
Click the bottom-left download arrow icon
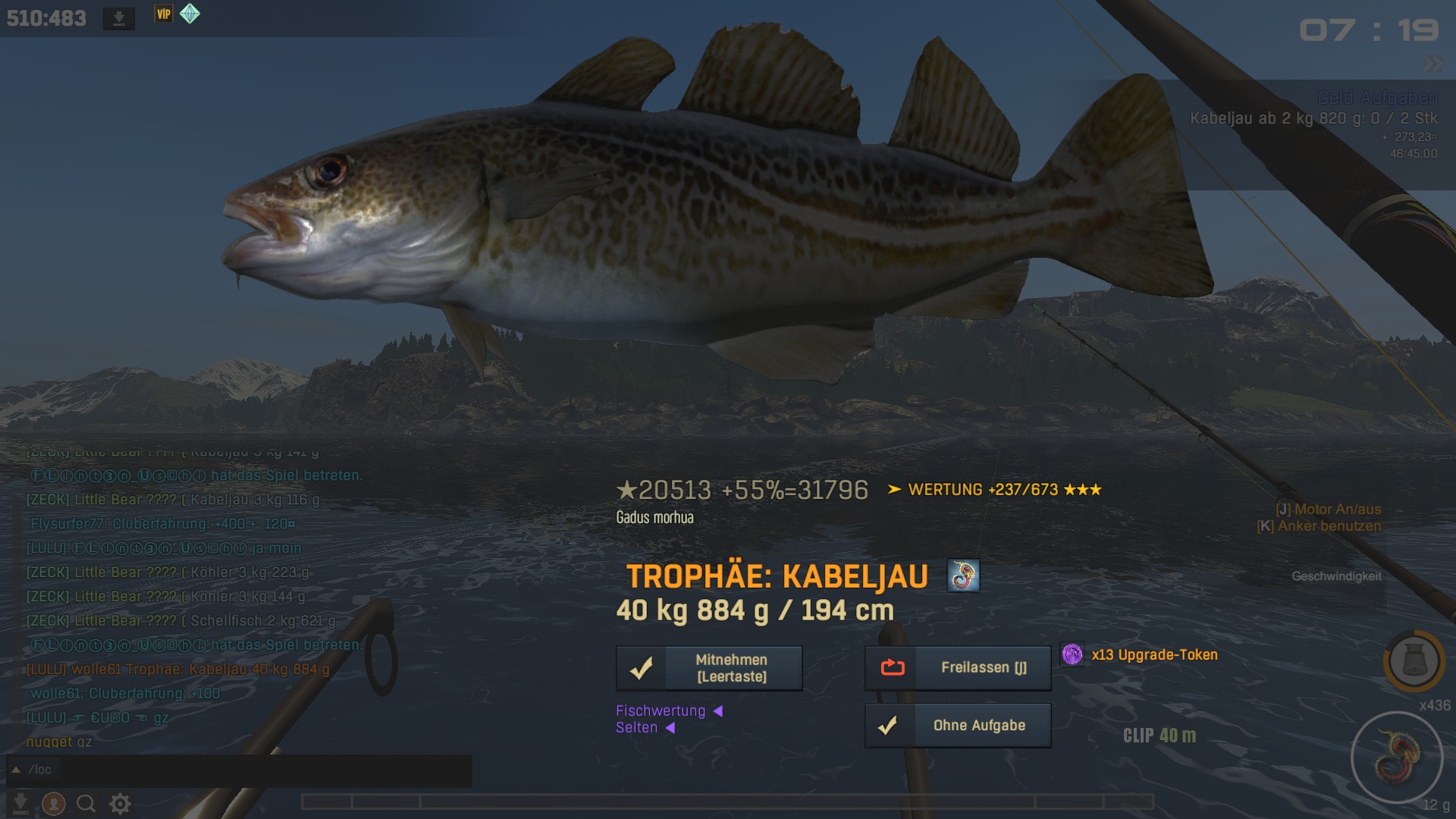20,803
